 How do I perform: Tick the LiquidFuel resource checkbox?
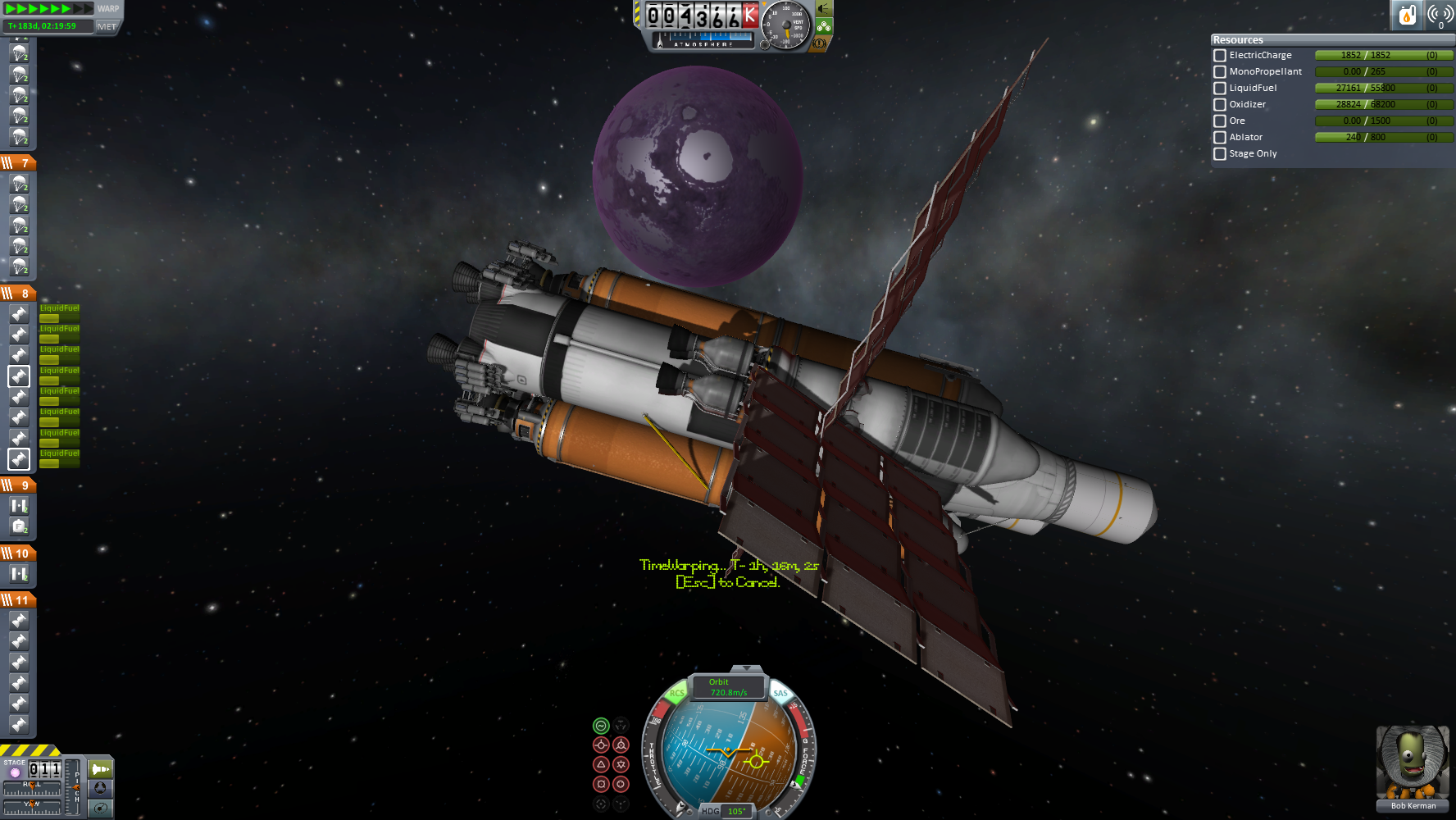click(x=1220, y=89)
